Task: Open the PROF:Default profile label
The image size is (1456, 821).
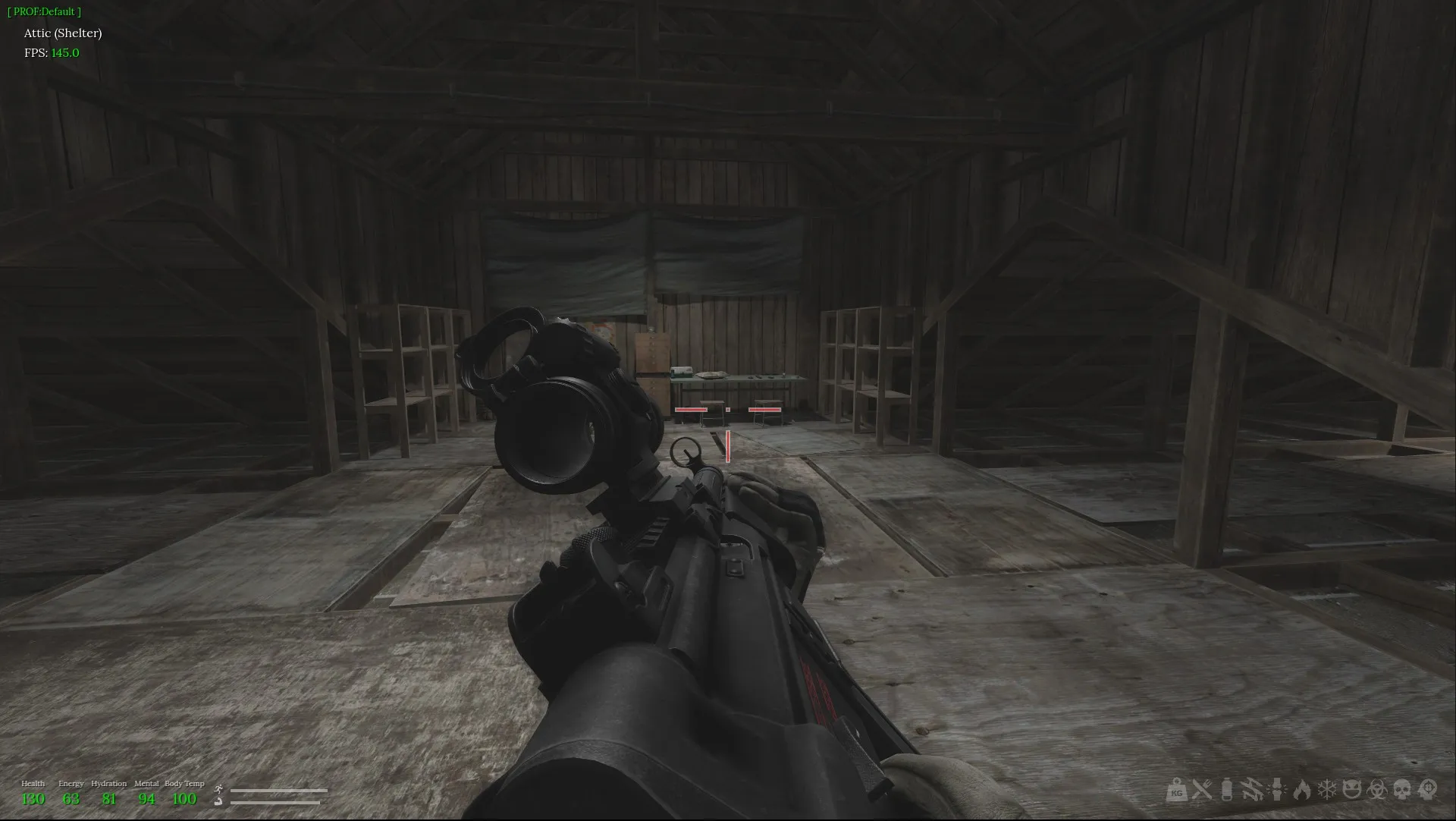Action: (43, 11)
